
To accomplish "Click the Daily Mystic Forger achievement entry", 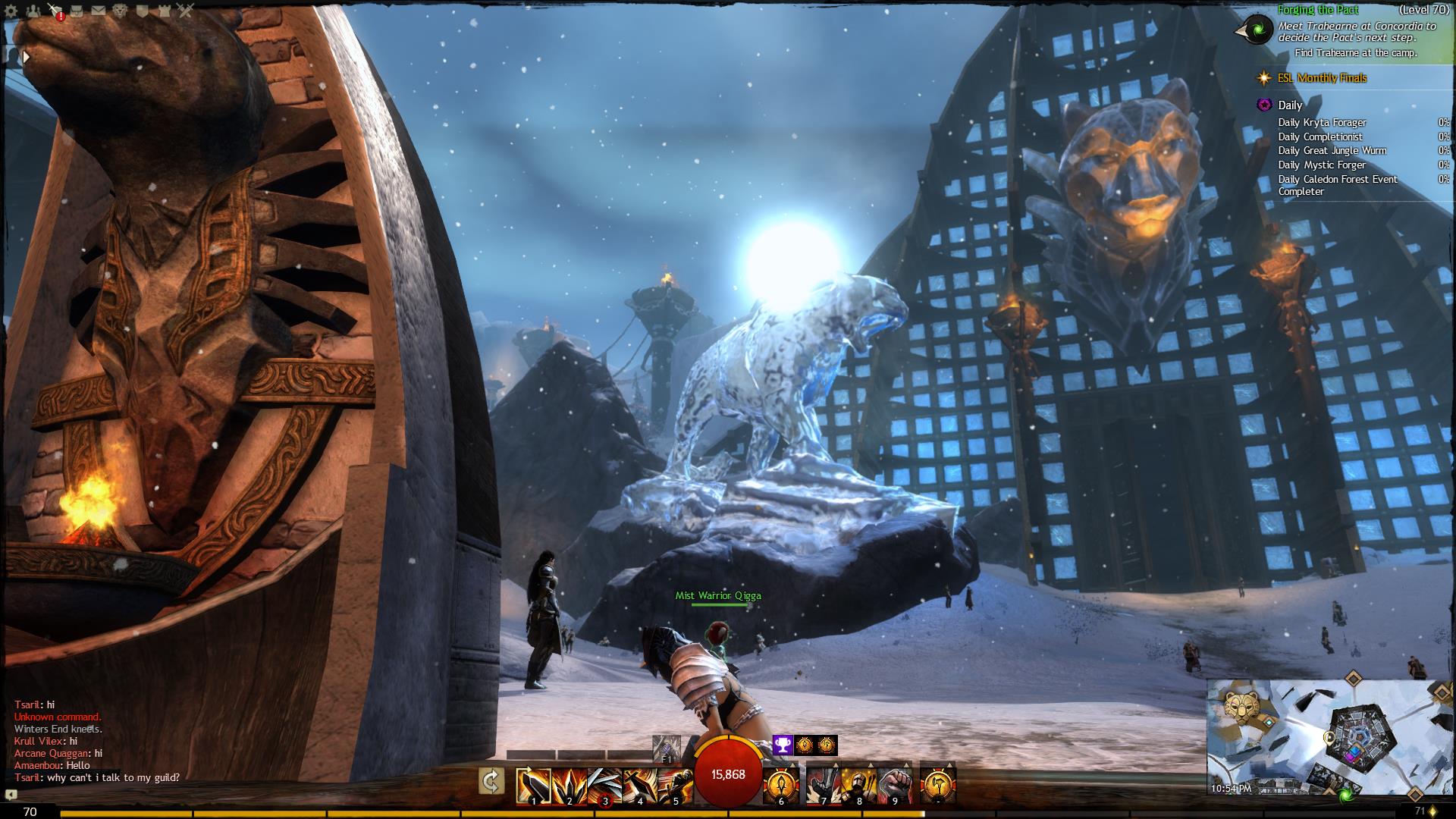I will [1322, 165].
